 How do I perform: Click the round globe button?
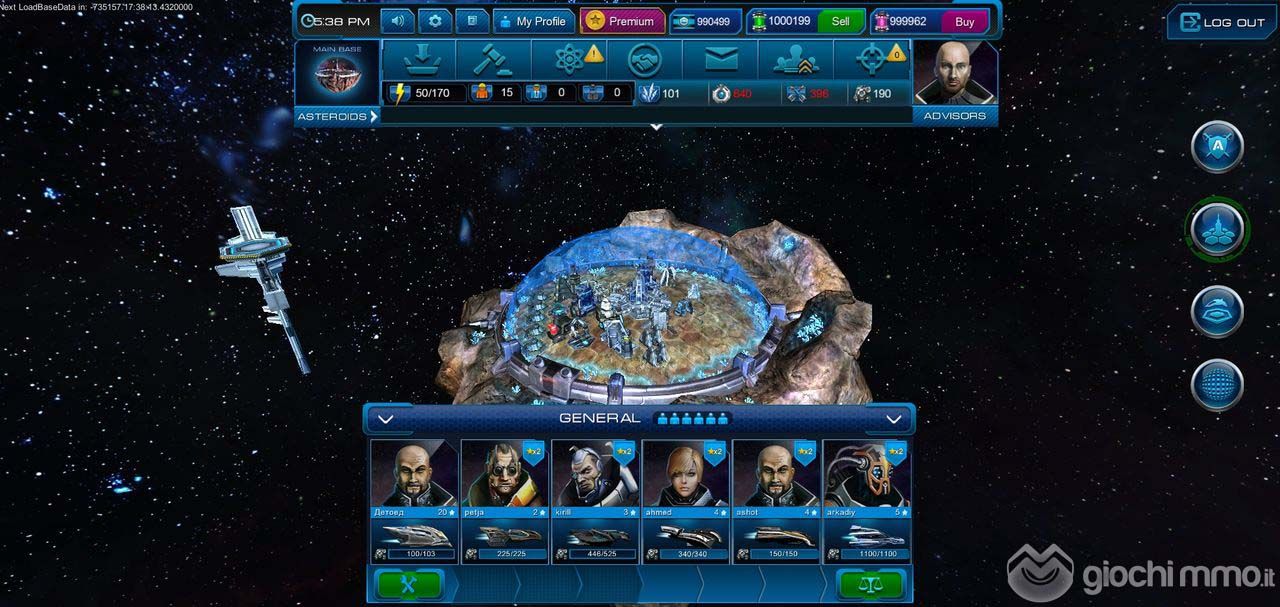1217,385
